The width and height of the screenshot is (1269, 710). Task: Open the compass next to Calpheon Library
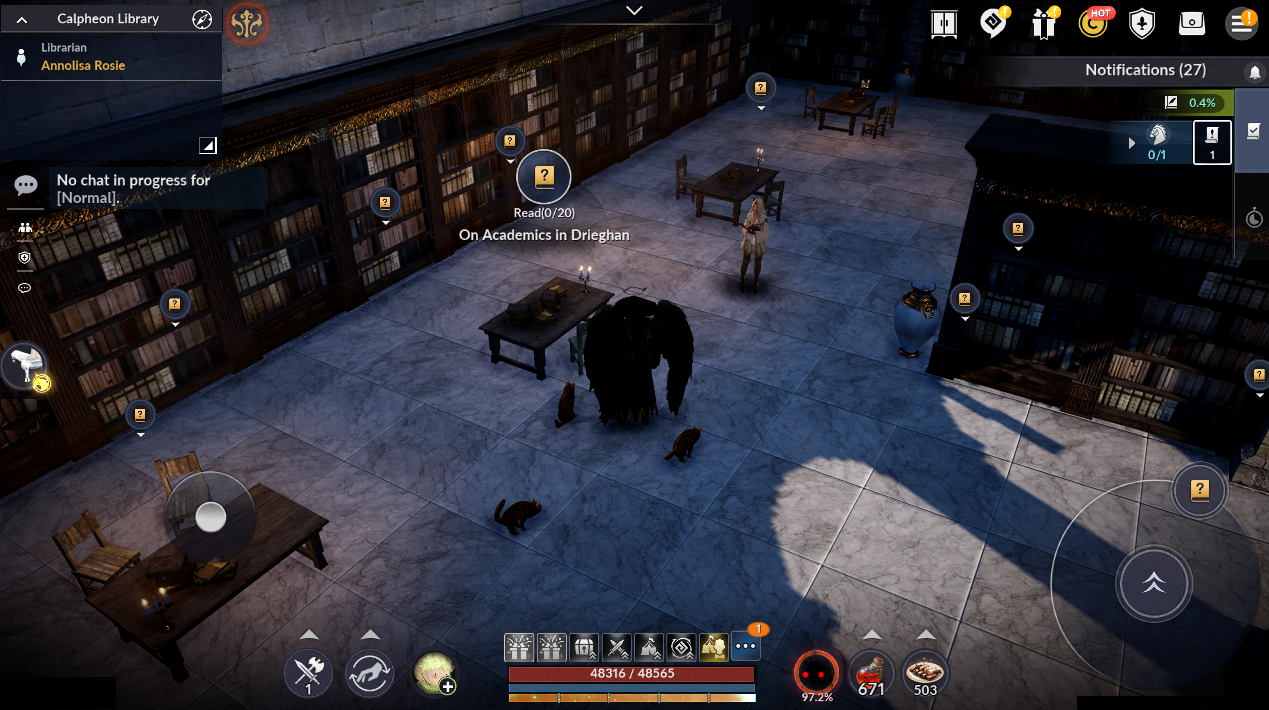(202, 19)
